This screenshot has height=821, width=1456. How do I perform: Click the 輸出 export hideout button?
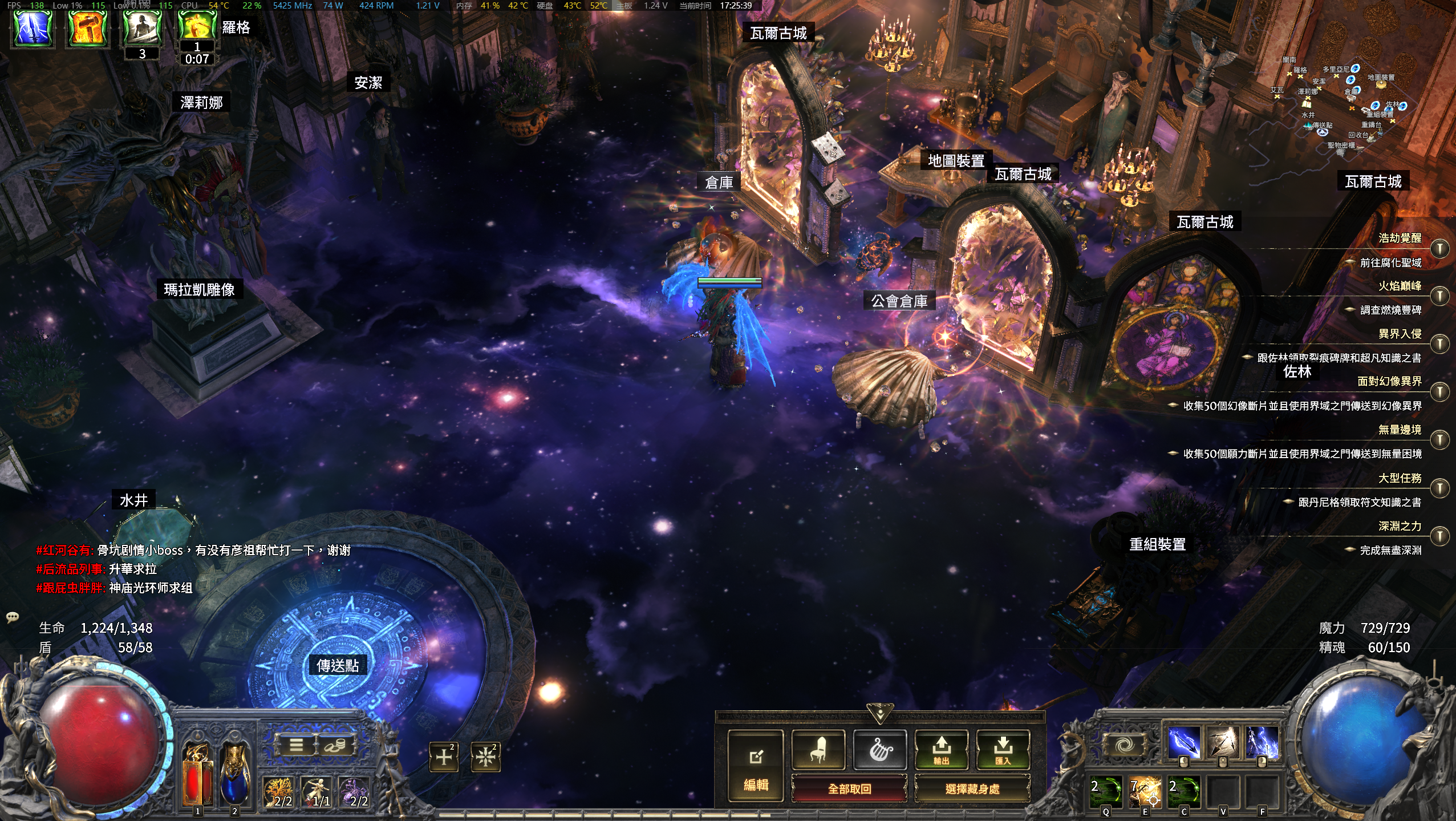point(941,749)
